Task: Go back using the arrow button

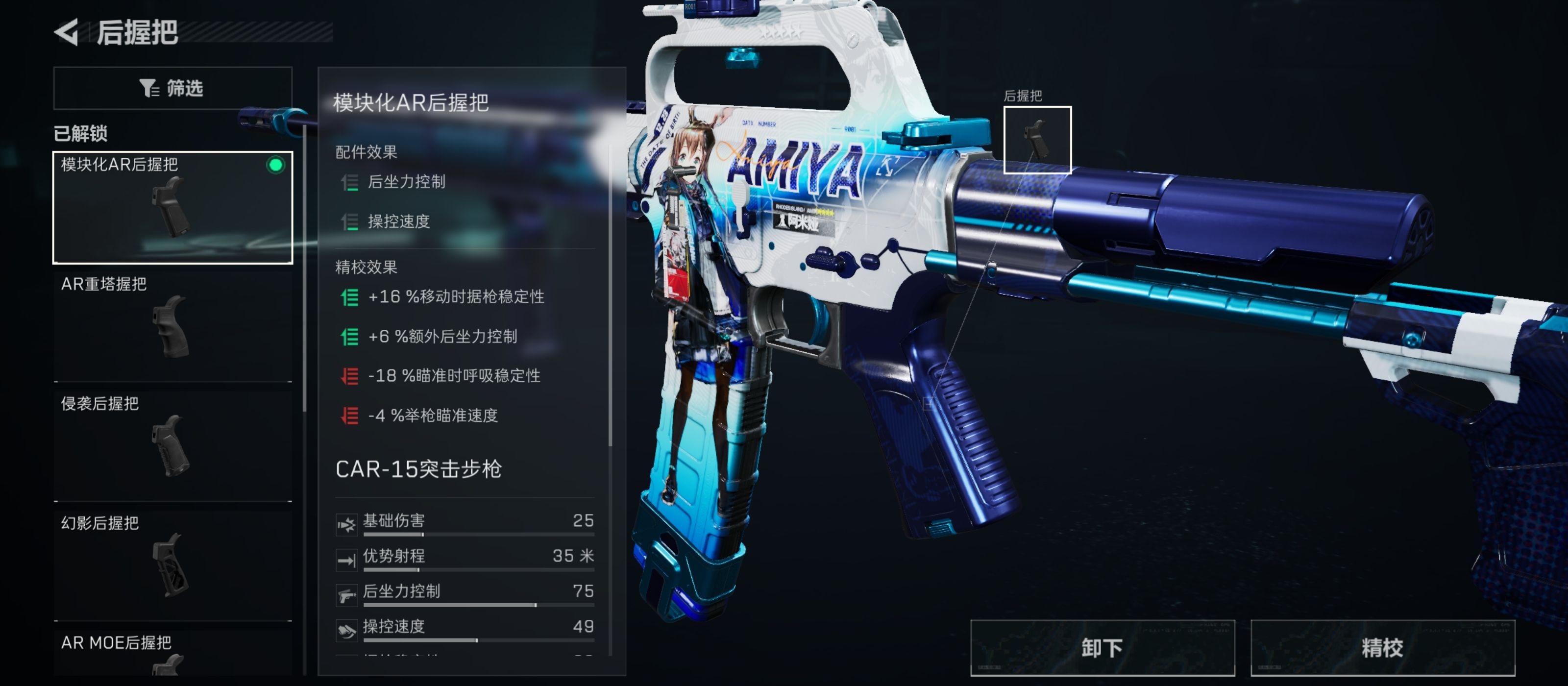Action: [66, 32]
